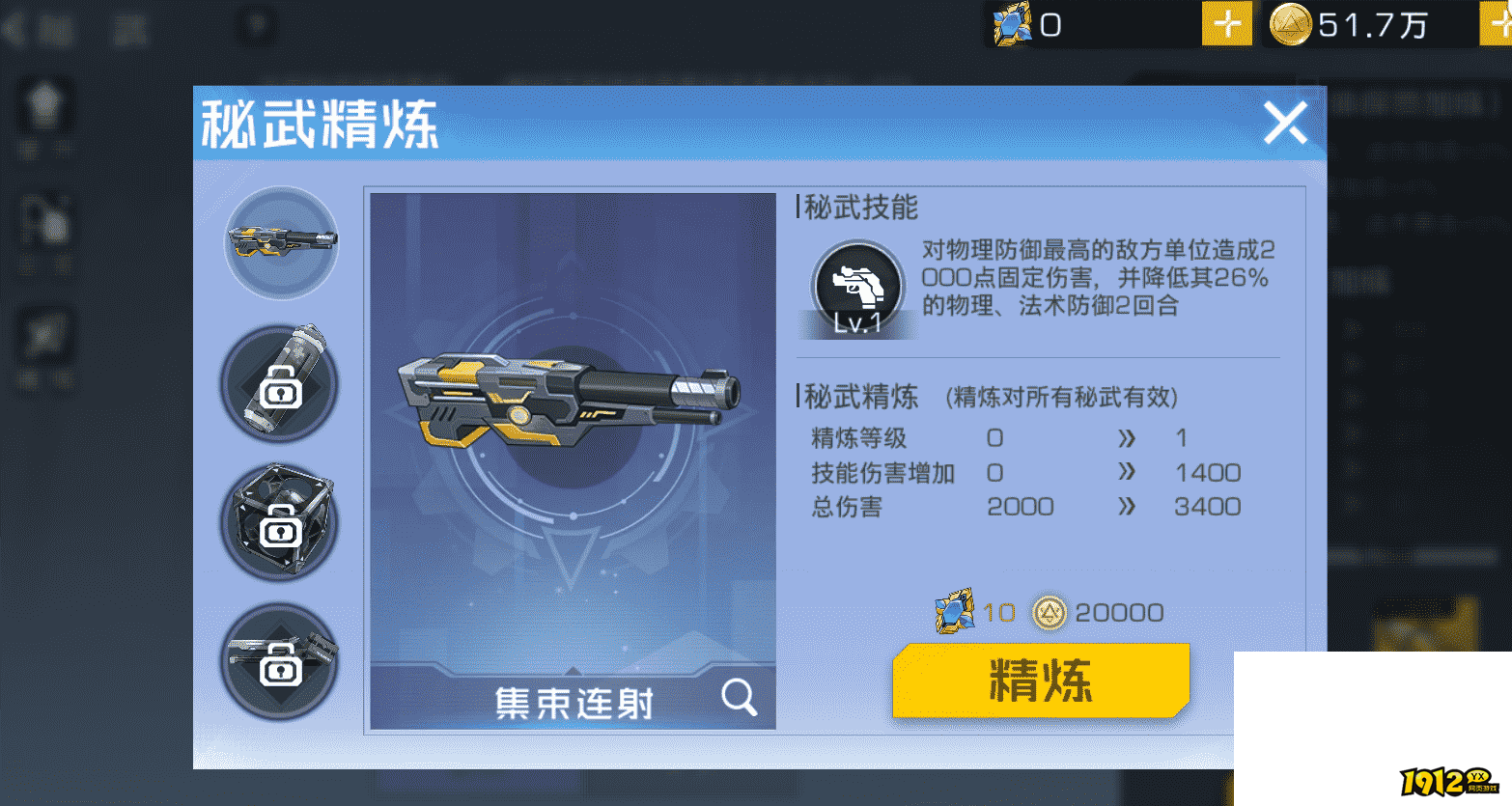Inspect weapon with the magnifying glass icon

click(x=739, y=696)
